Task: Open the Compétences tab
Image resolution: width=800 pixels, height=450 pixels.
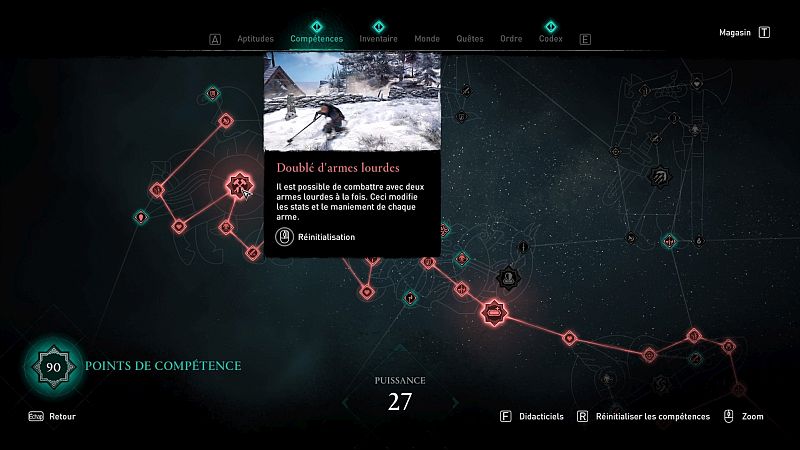Action: pyautogui.click(x=316, y=39)
